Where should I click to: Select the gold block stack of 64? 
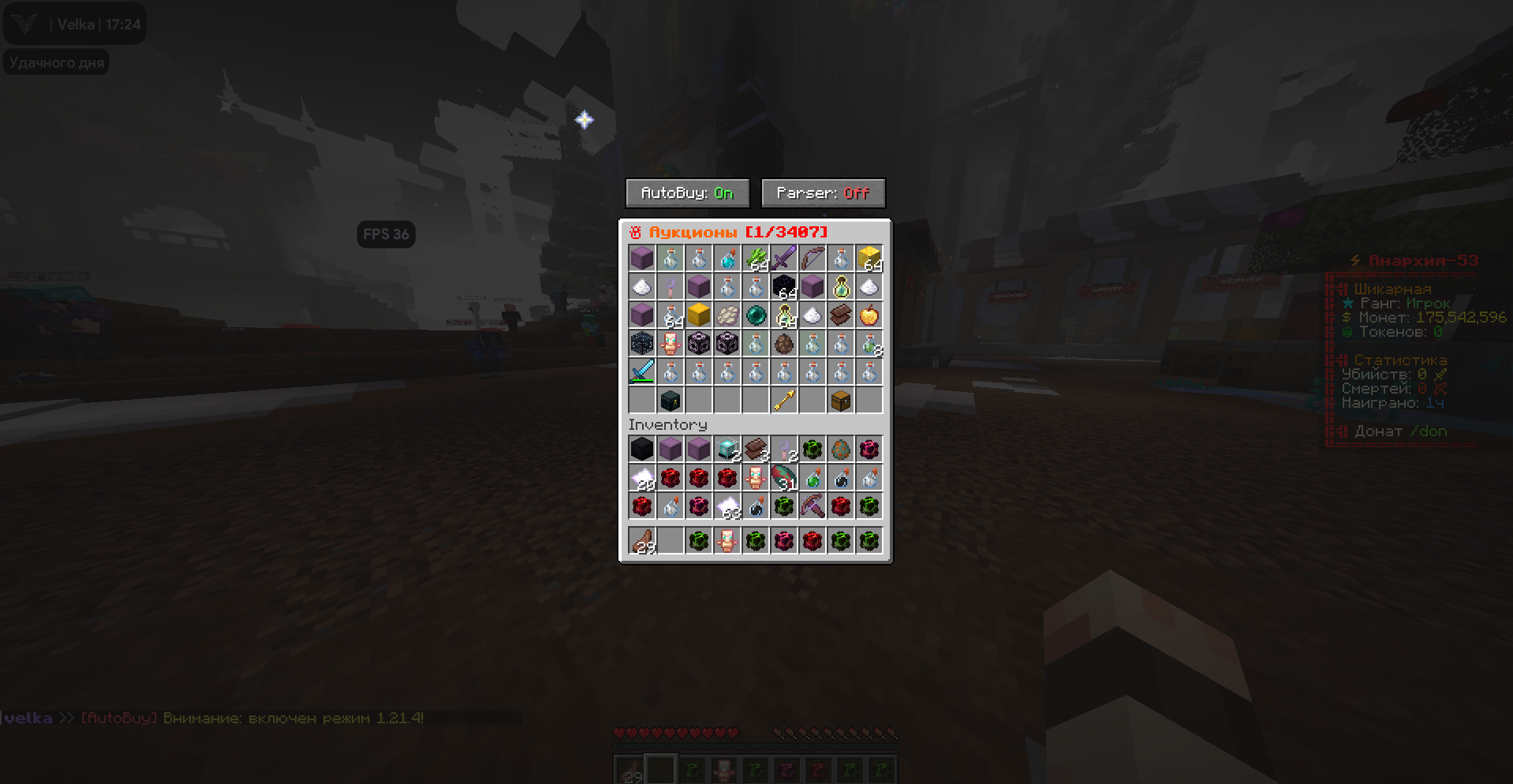coord(869,258)
